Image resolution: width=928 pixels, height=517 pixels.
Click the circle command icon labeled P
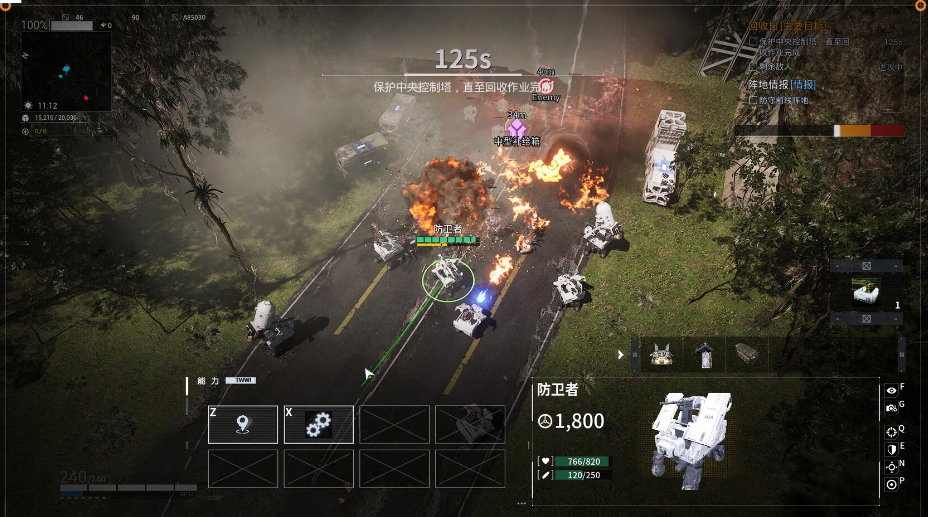point(891,485)
